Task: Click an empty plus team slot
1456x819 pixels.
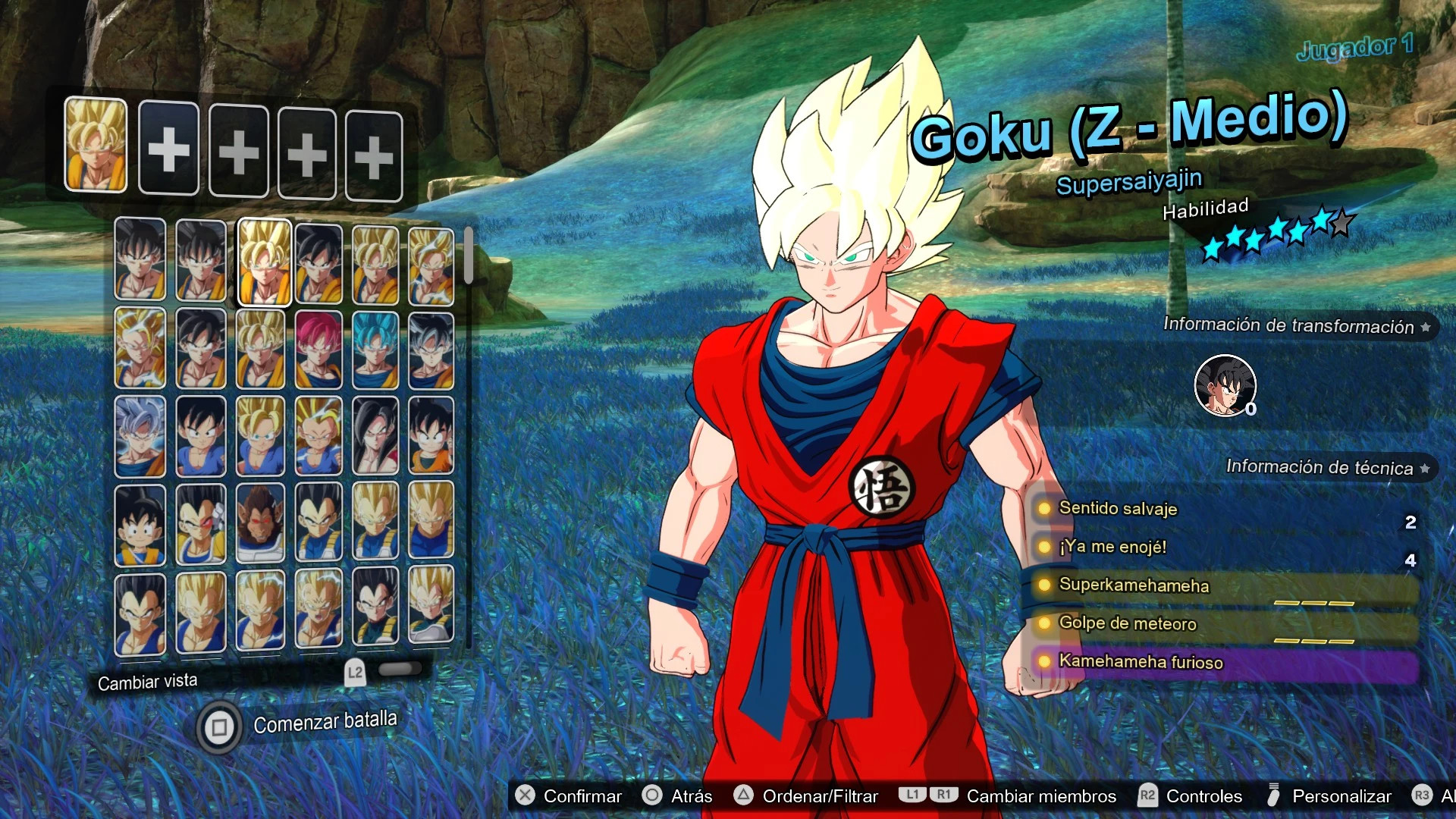Action: pos(169,149)
